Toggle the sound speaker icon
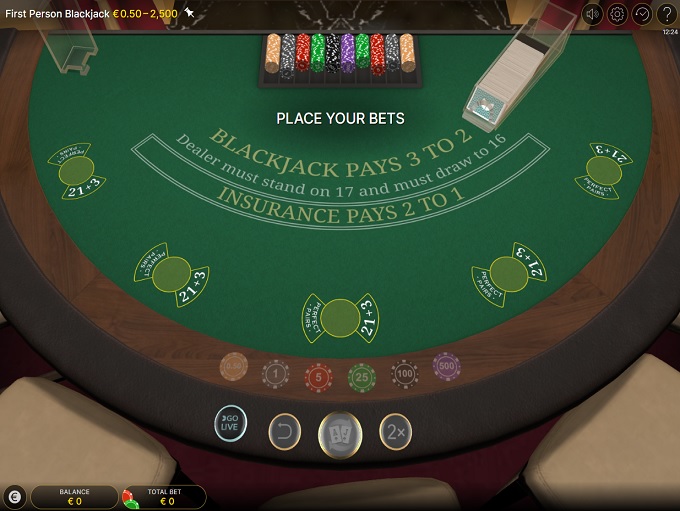The image size is (680, 511). [593, 14]
